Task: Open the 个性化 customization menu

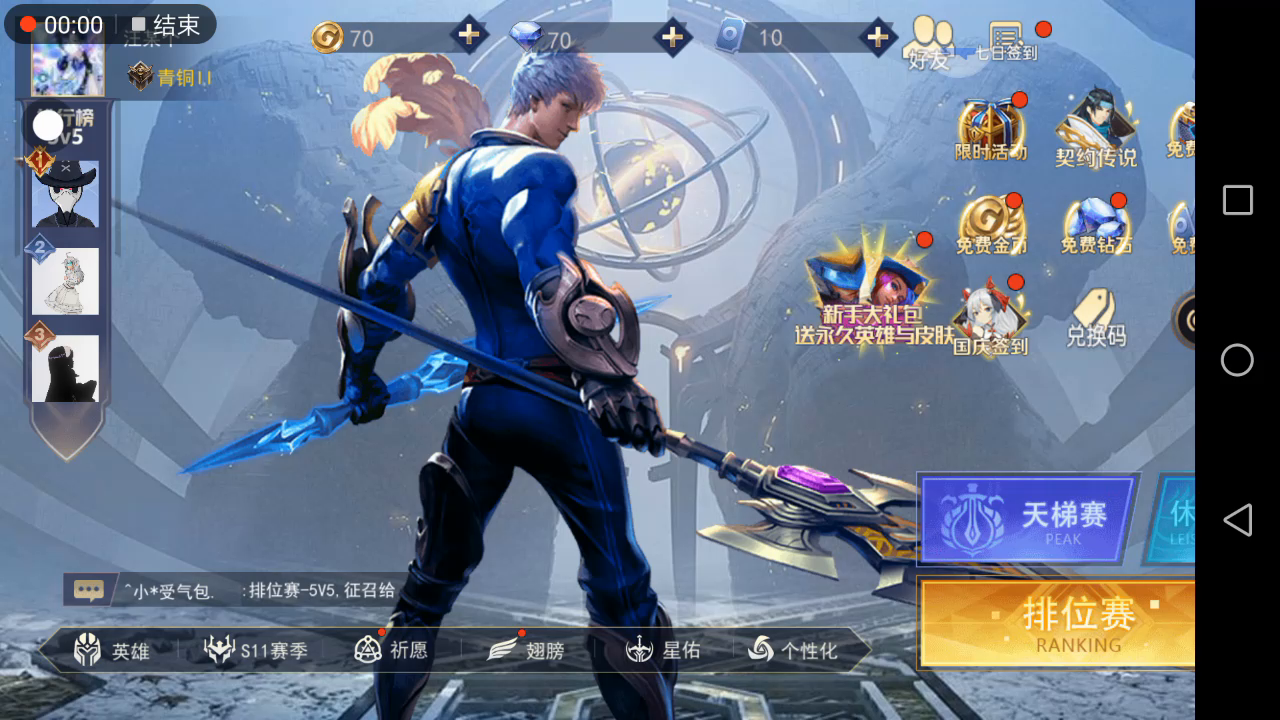Action: [x=793, y=651]
